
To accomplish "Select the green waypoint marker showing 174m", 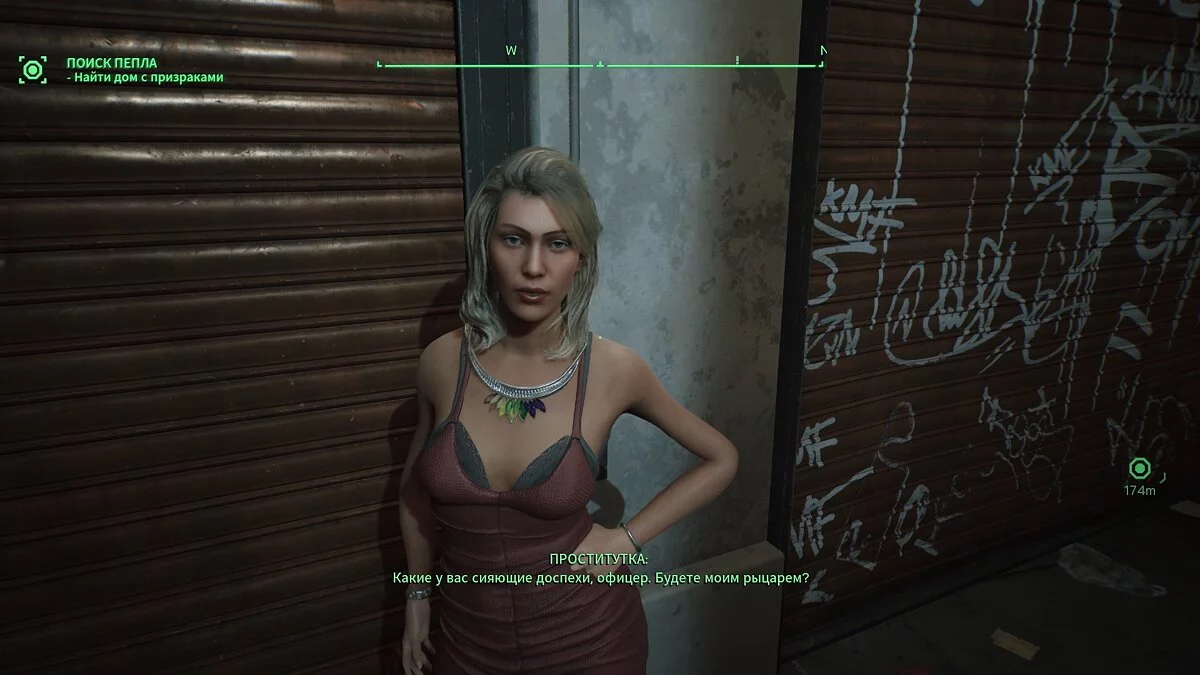I will [1138, 468].
